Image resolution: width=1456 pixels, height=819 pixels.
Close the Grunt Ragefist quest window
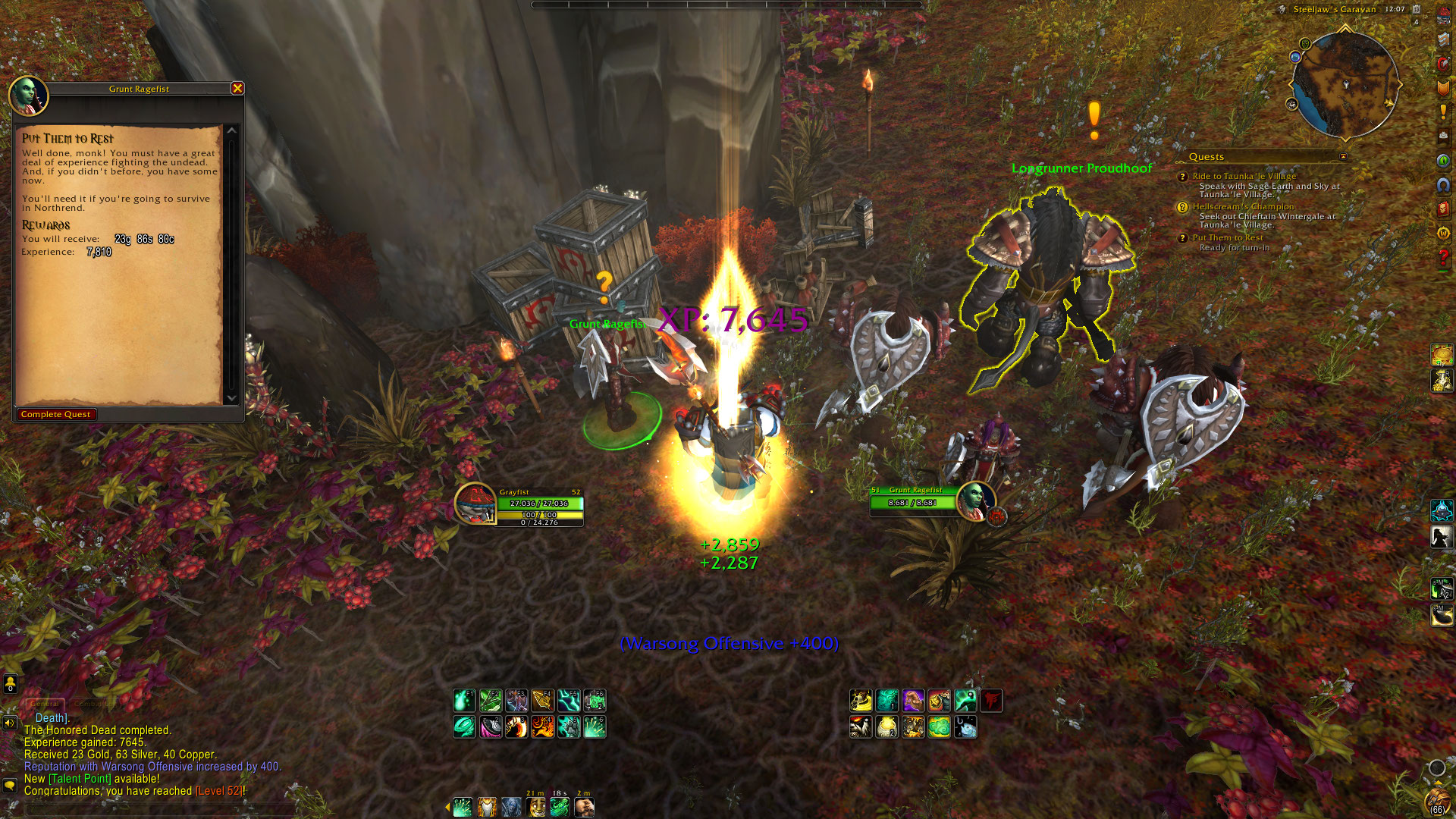pos(237,89)
